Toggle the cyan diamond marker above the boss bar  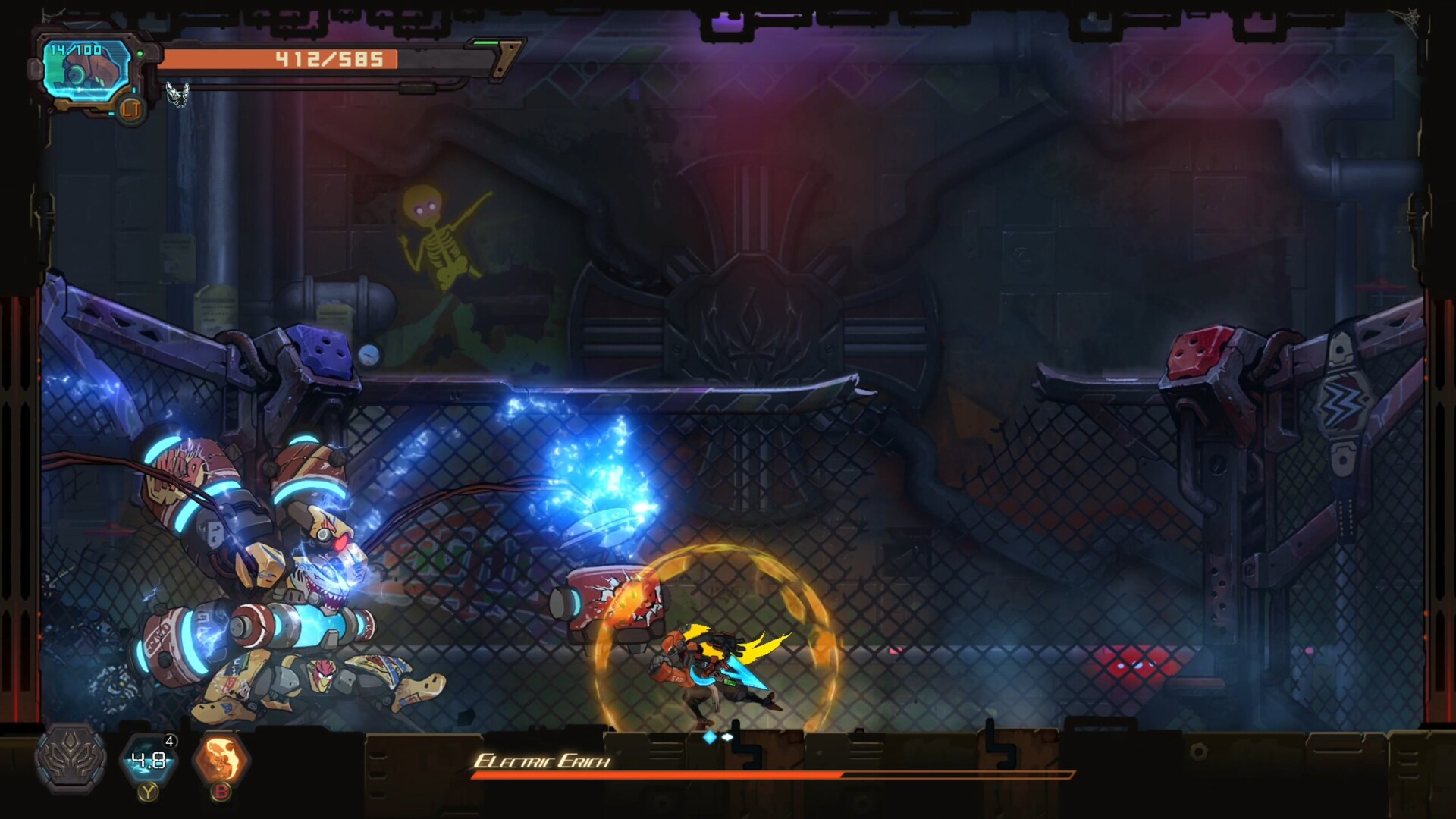708,736
